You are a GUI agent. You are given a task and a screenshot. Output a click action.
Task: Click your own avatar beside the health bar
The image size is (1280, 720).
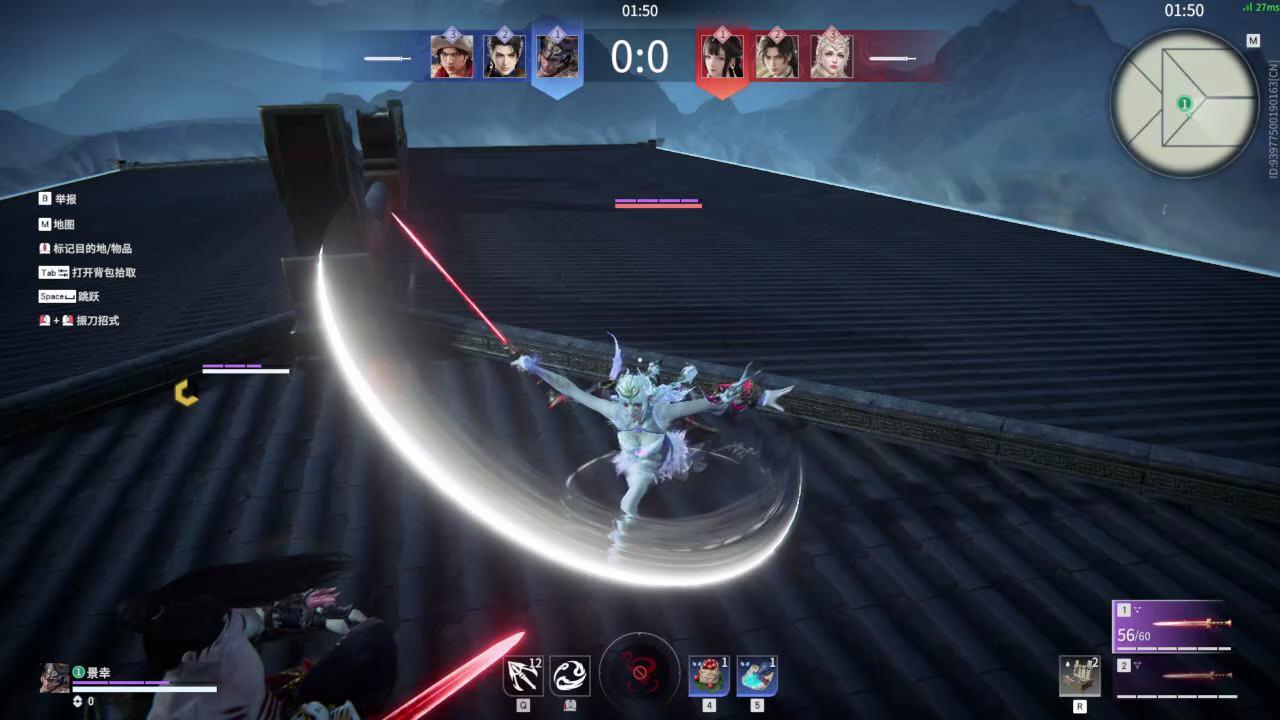54,678
